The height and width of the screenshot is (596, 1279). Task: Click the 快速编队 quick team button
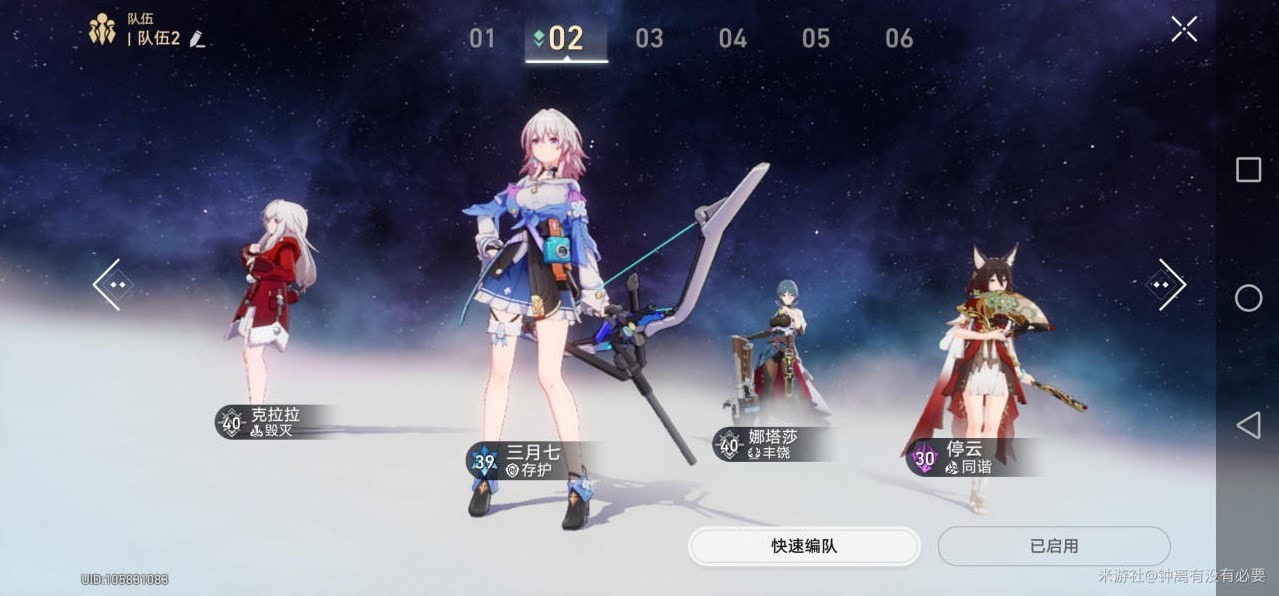click(x=804, y=546)
